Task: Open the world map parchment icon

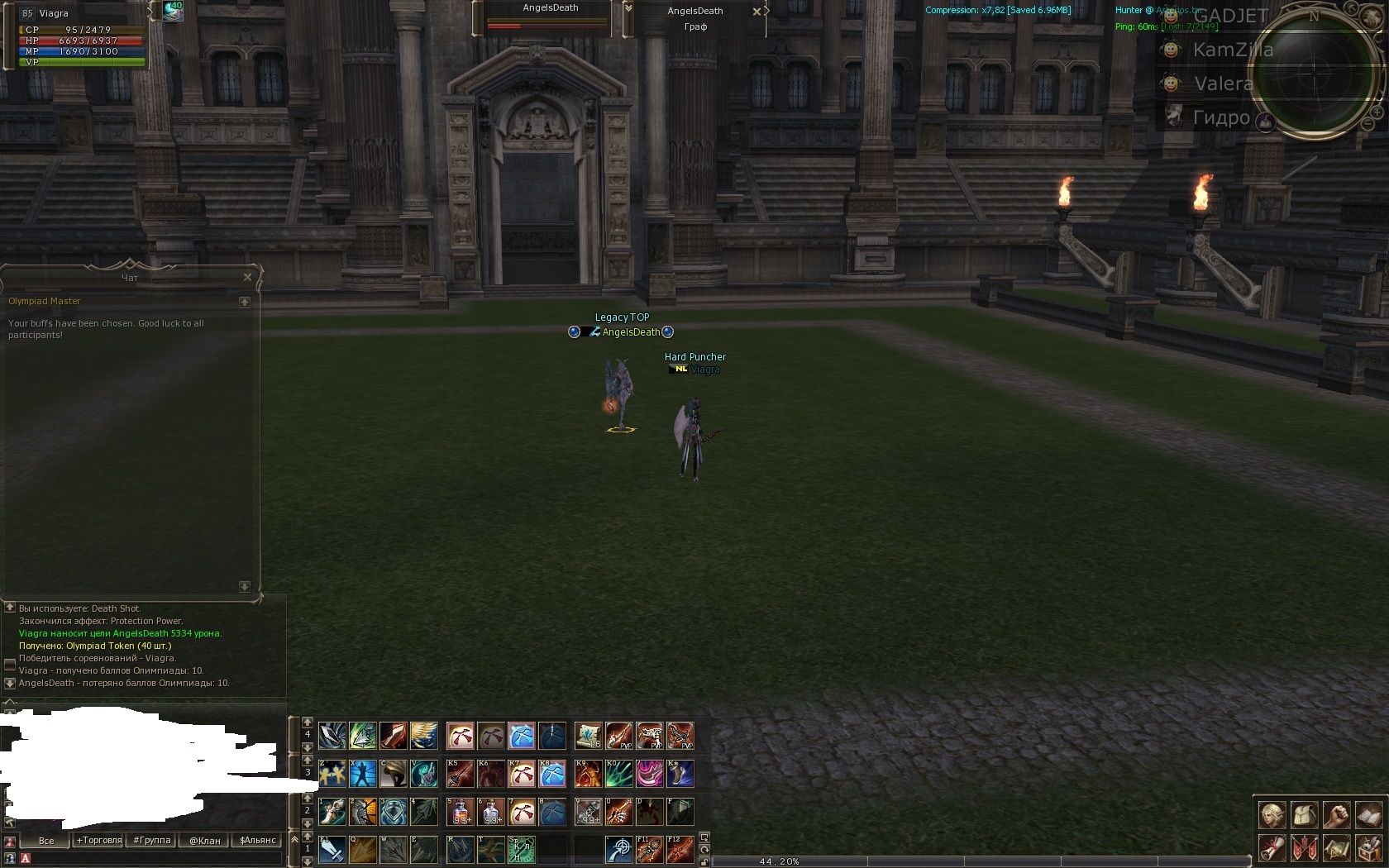Action: (x=1336, y=847)
